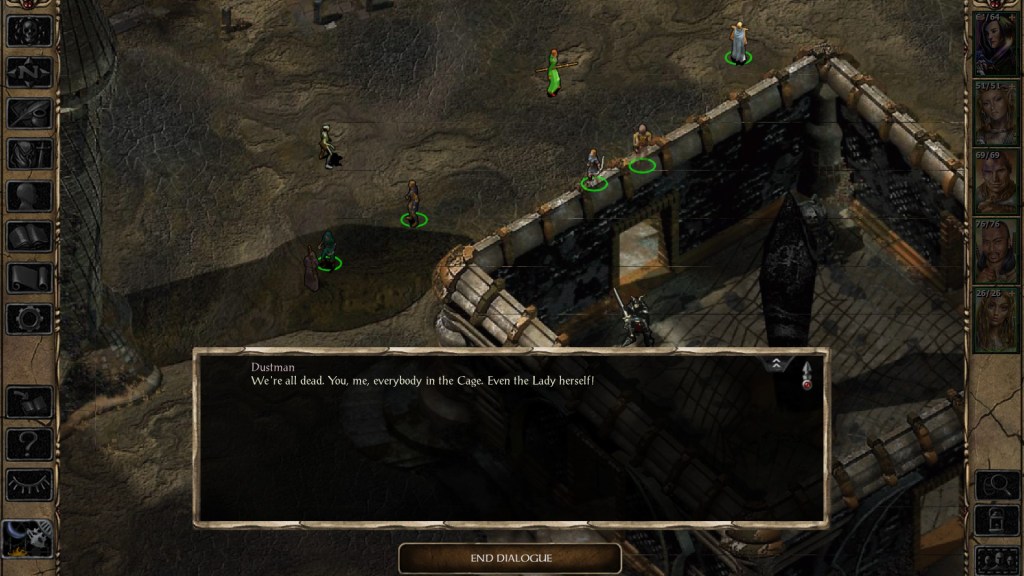Select the party member portrait showing 51/51

pos(995,116)
